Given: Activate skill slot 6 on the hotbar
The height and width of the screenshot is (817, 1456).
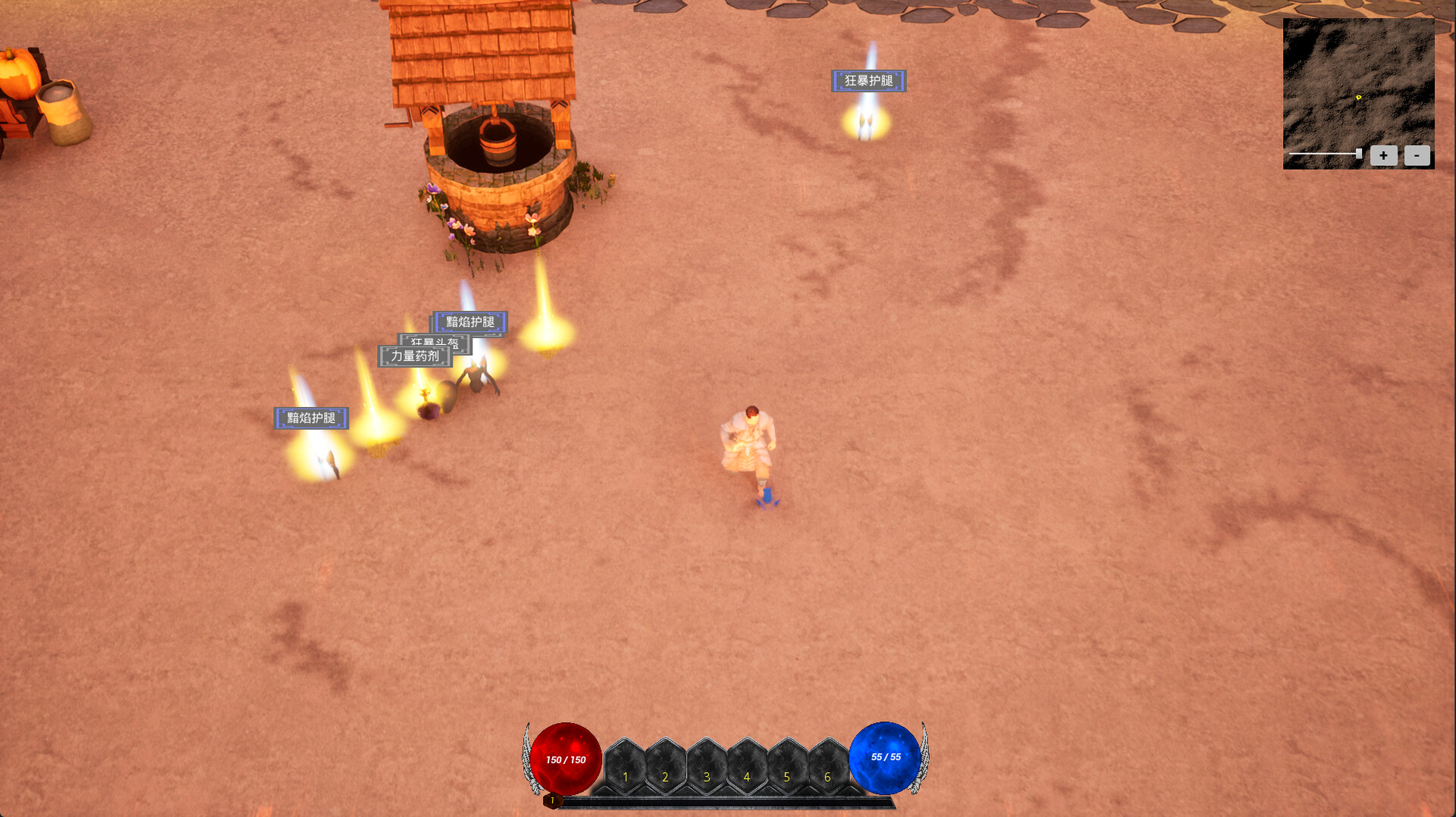Looking at the screenshot, I should 827,767.
